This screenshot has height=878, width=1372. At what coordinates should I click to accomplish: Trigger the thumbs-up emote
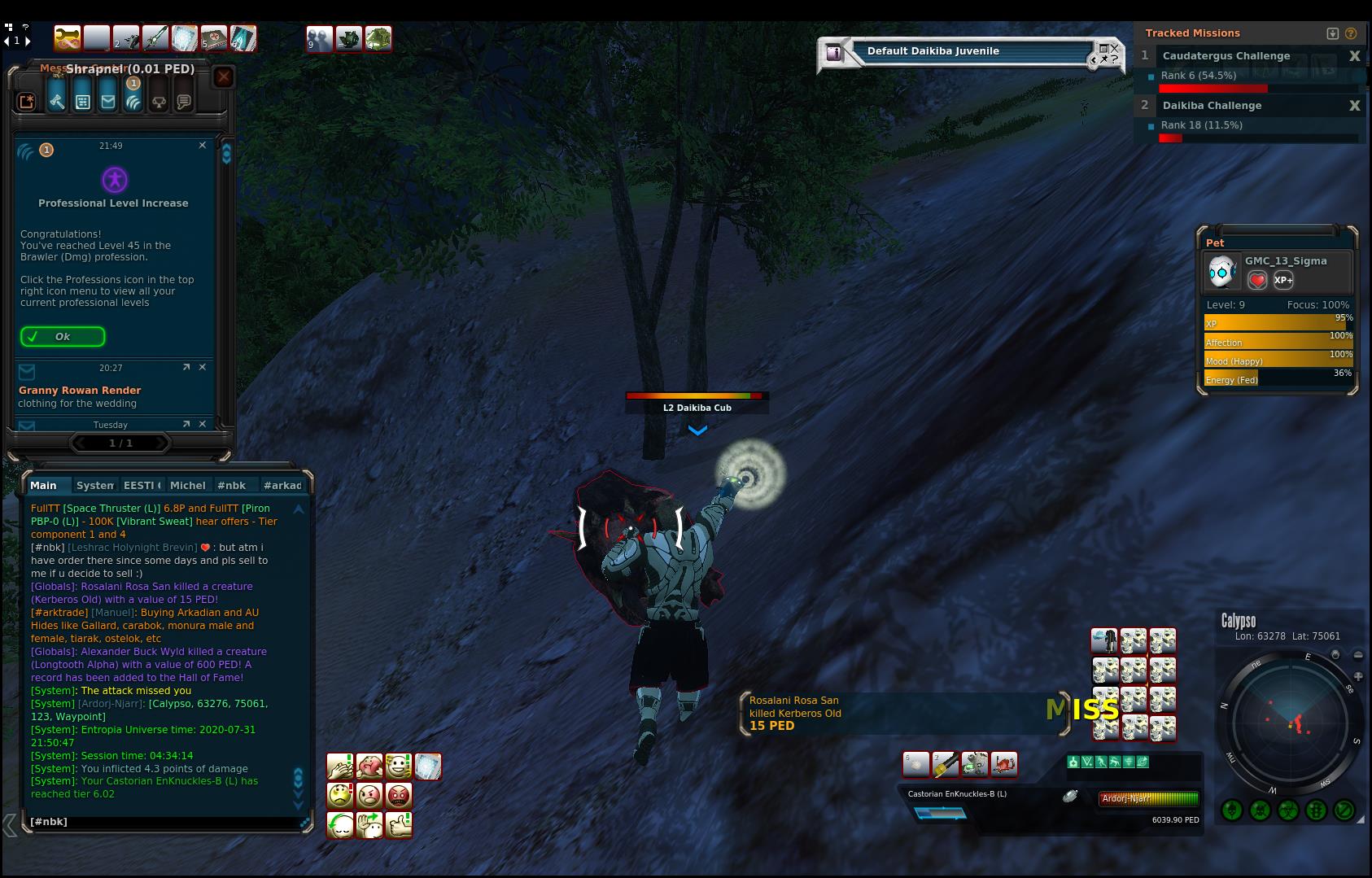[399, 825]
